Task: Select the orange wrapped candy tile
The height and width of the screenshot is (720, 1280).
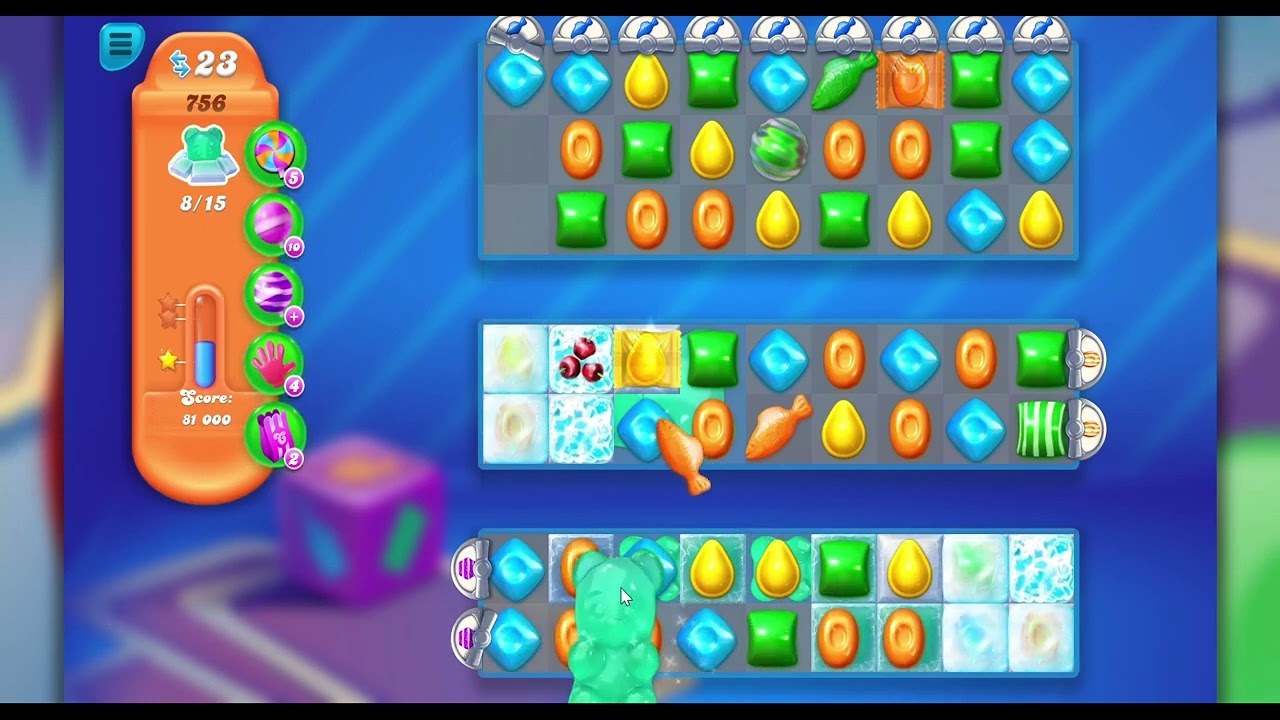Action: pos(910,82)
